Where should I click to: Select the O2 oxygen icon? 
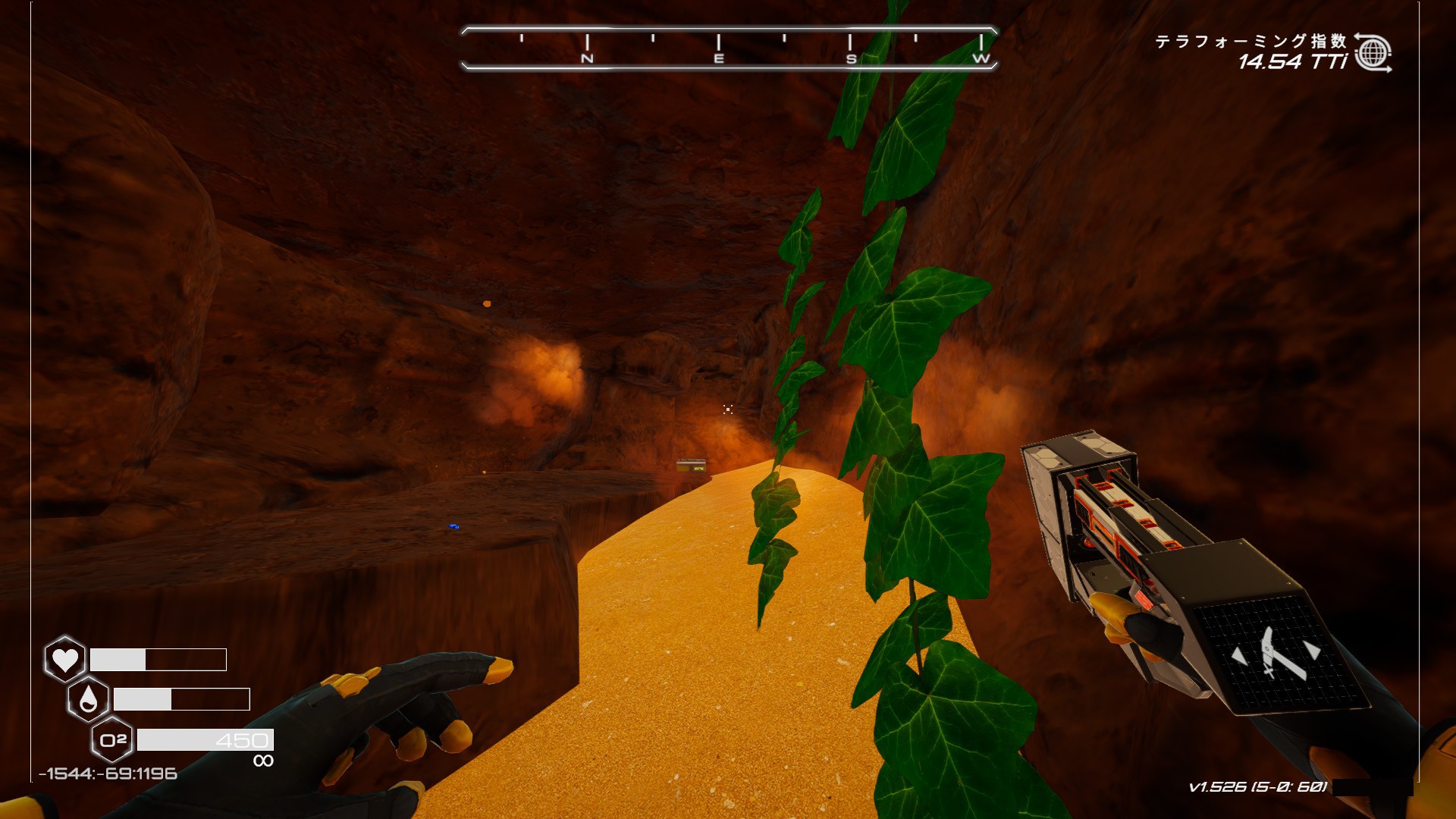[x=112, y=740]
